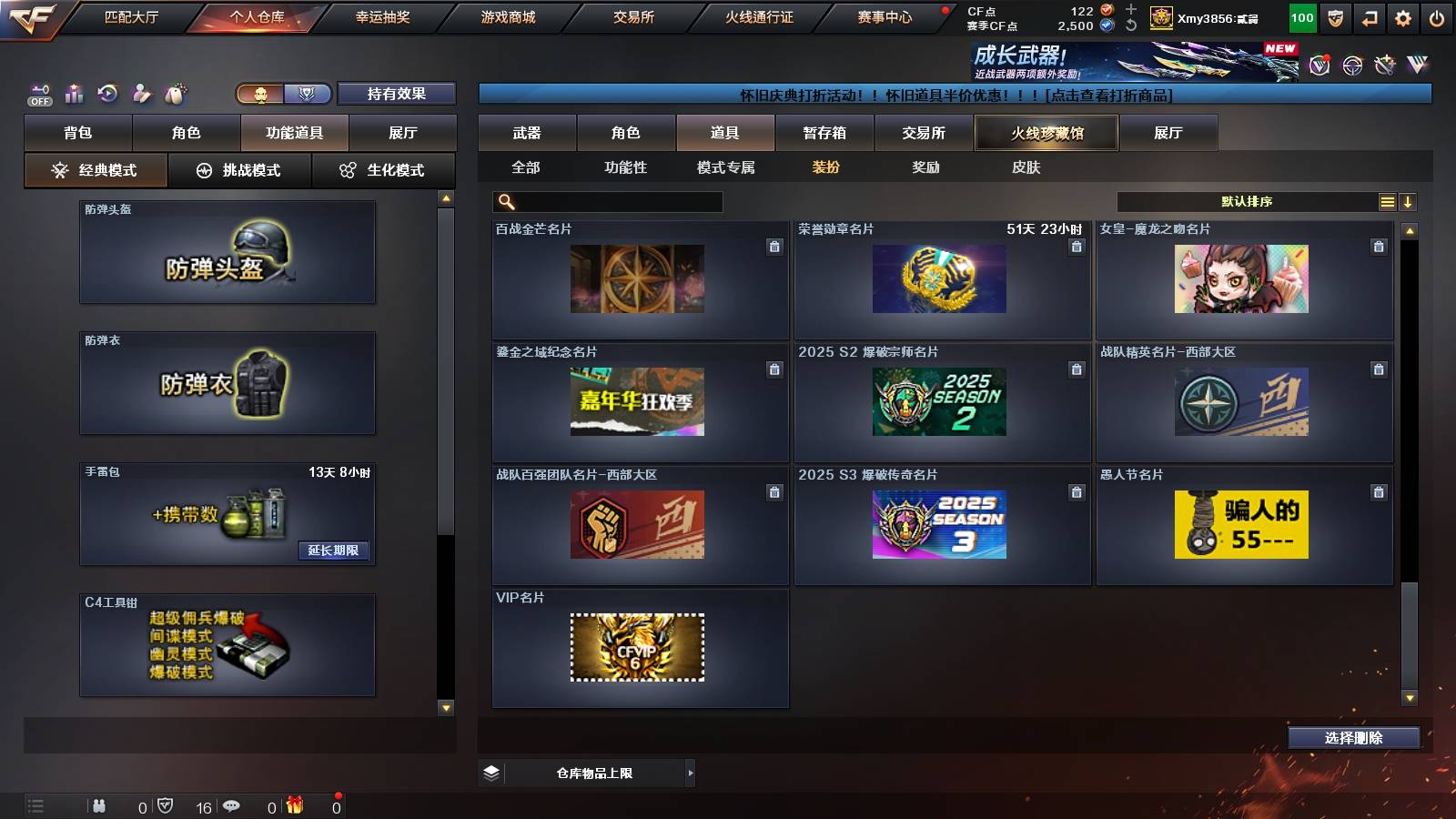
Task: Click the 选择删除 button at bottom right
Action: (x=1353, y=738)
